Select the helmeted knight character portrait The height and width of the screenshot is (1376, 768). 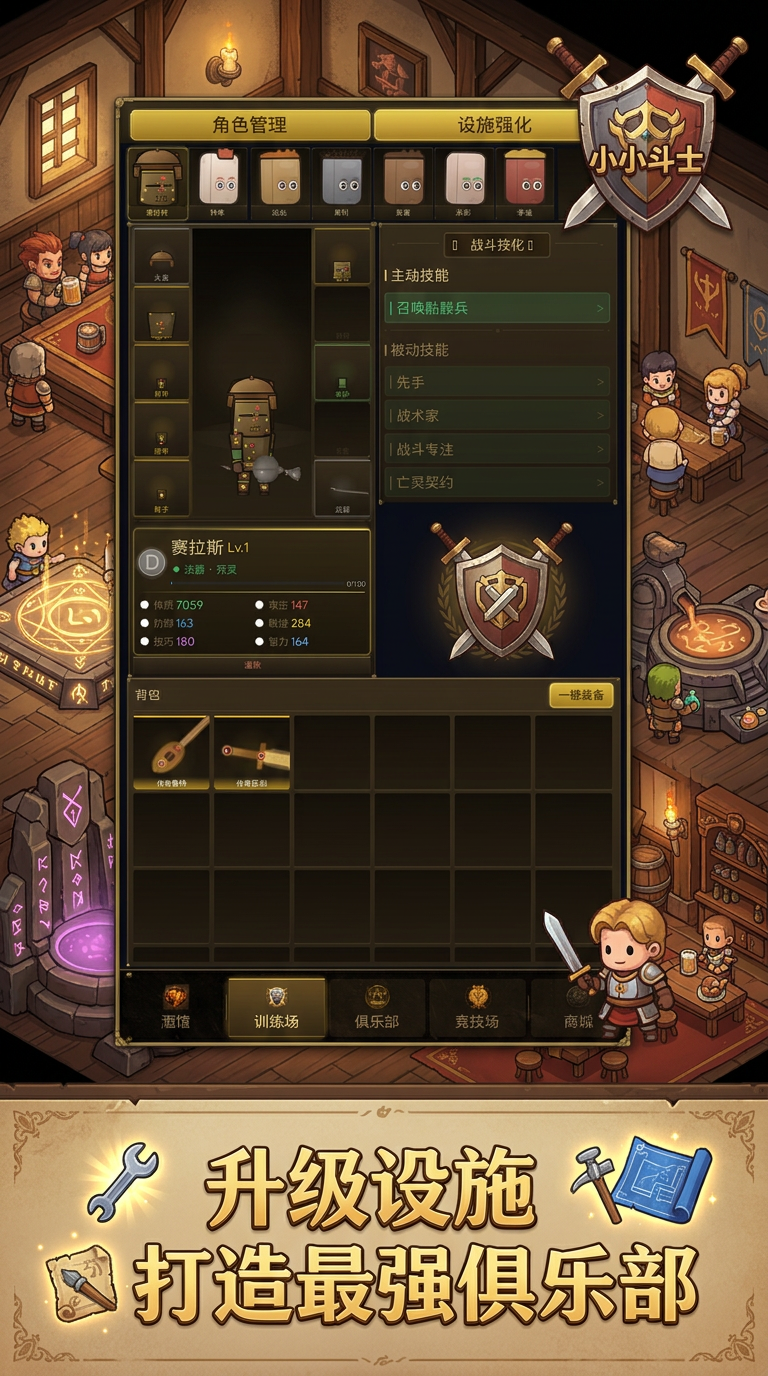(158, 182)
